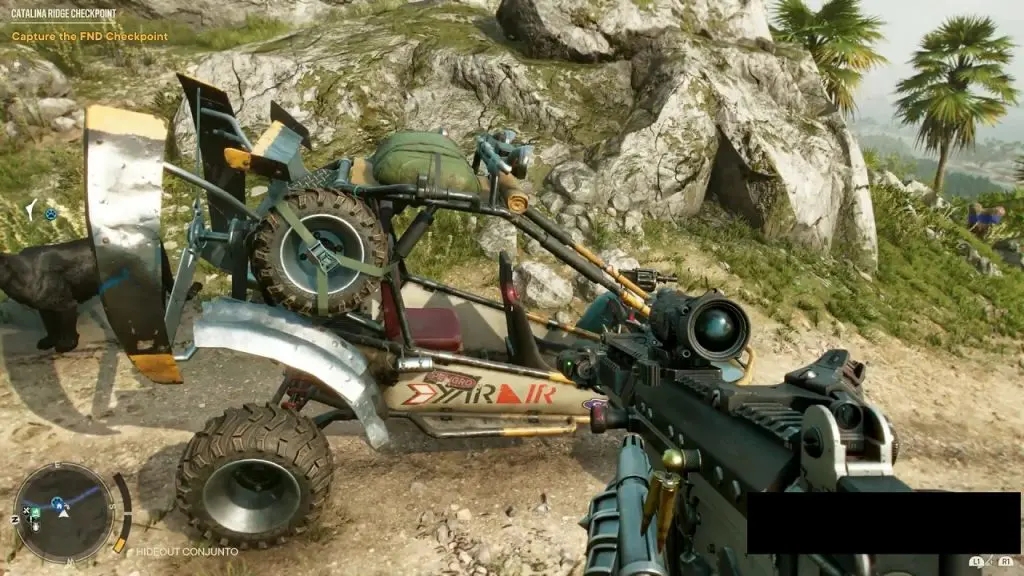Open the circular minimap
1024x576 pixels.
click(x=65, y=513)
